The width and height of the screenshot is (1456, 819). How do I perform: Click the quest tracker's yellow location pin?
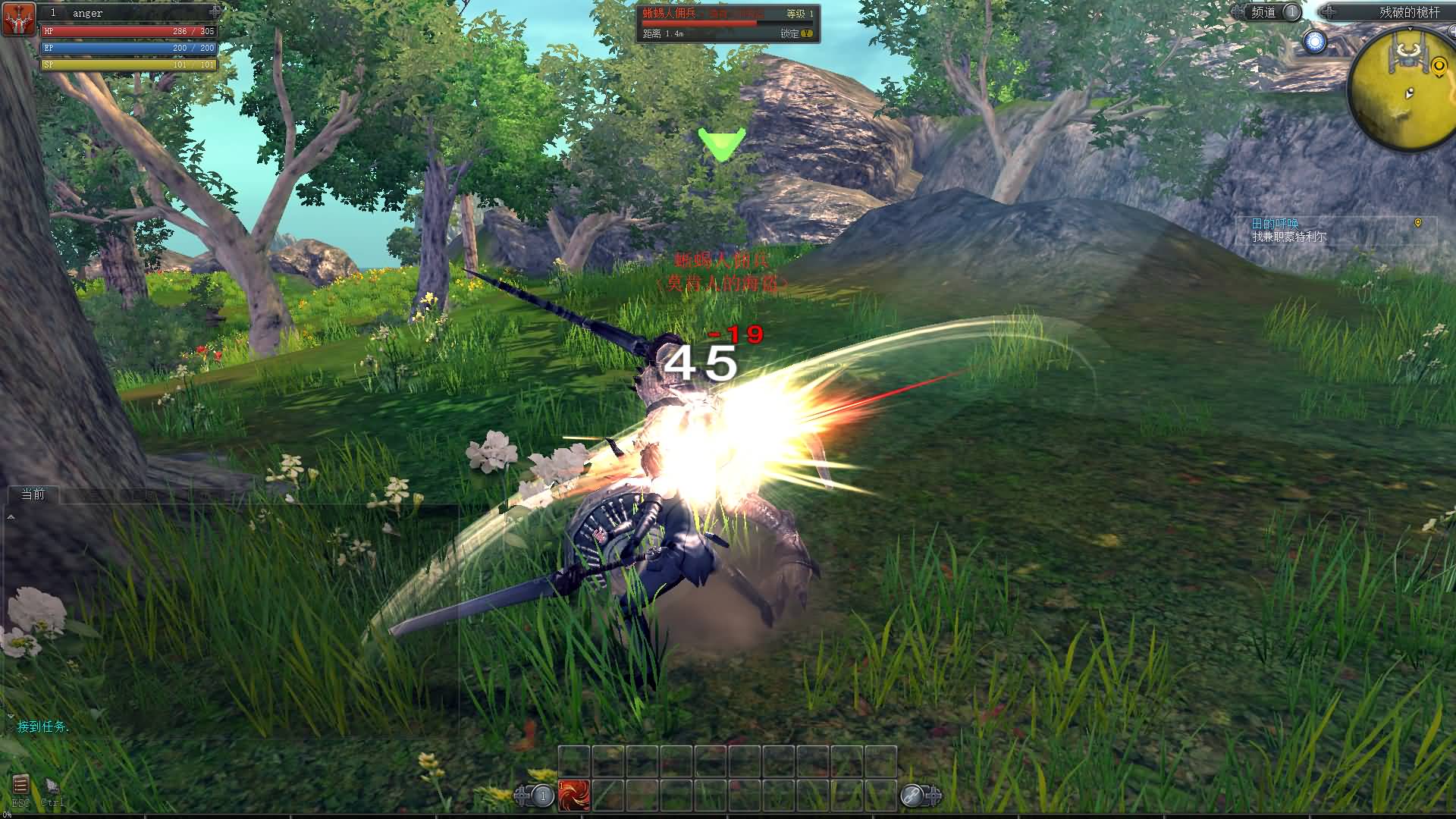[1418, 223]
